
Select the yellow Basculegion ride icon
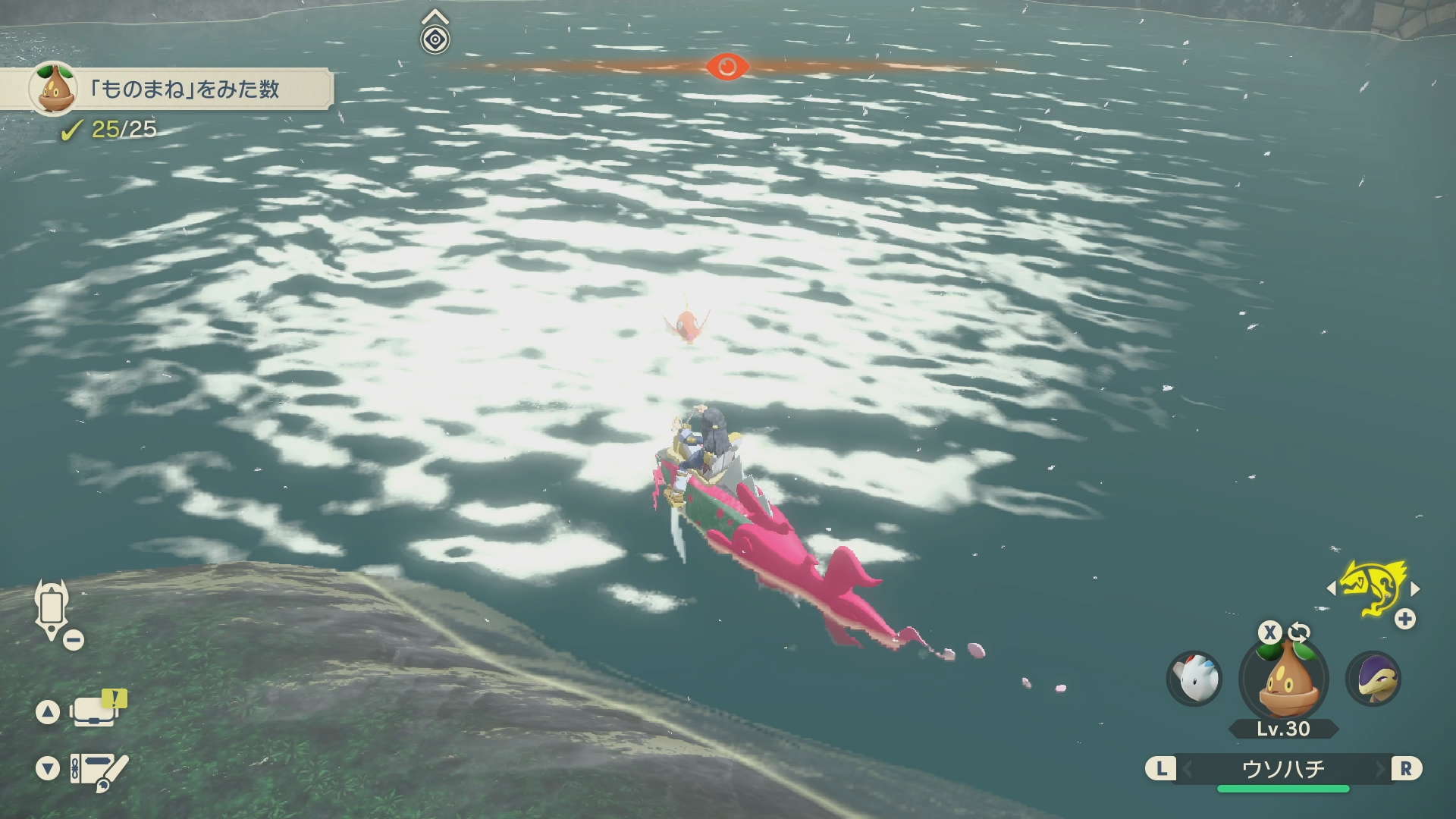coord(1373,588)
